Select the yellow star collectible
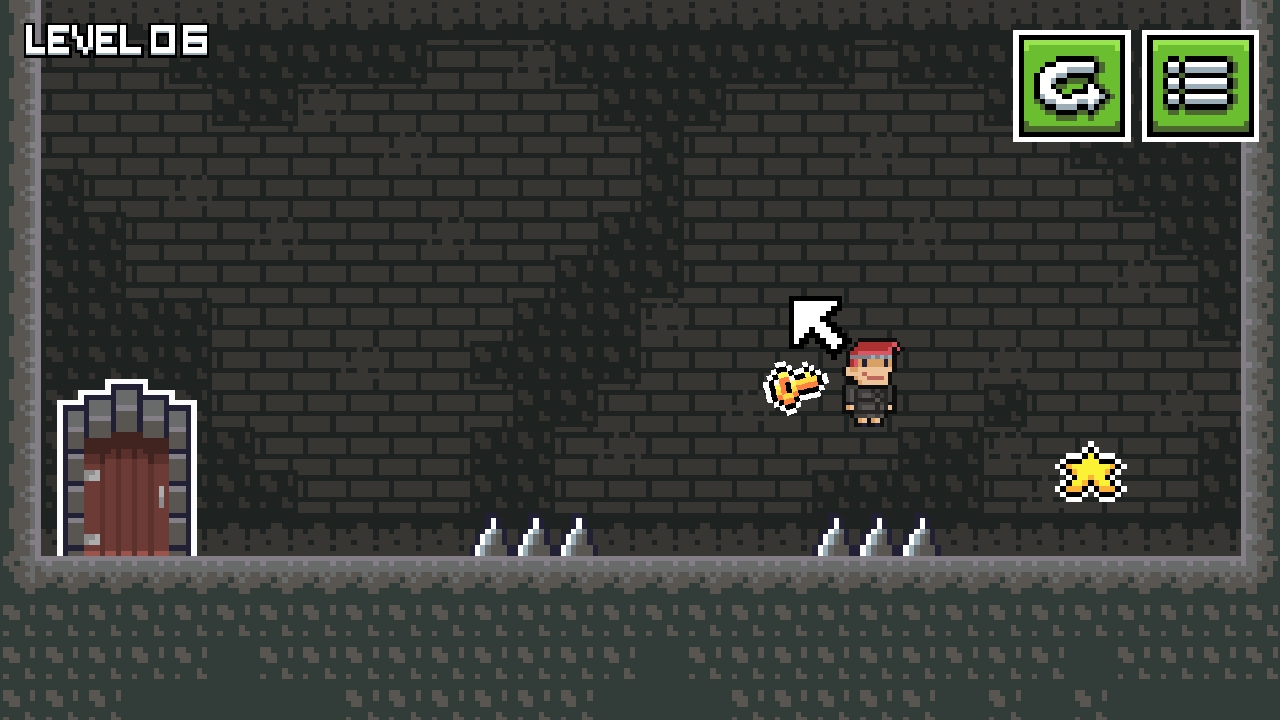1280x720 pixels. 1090,470
